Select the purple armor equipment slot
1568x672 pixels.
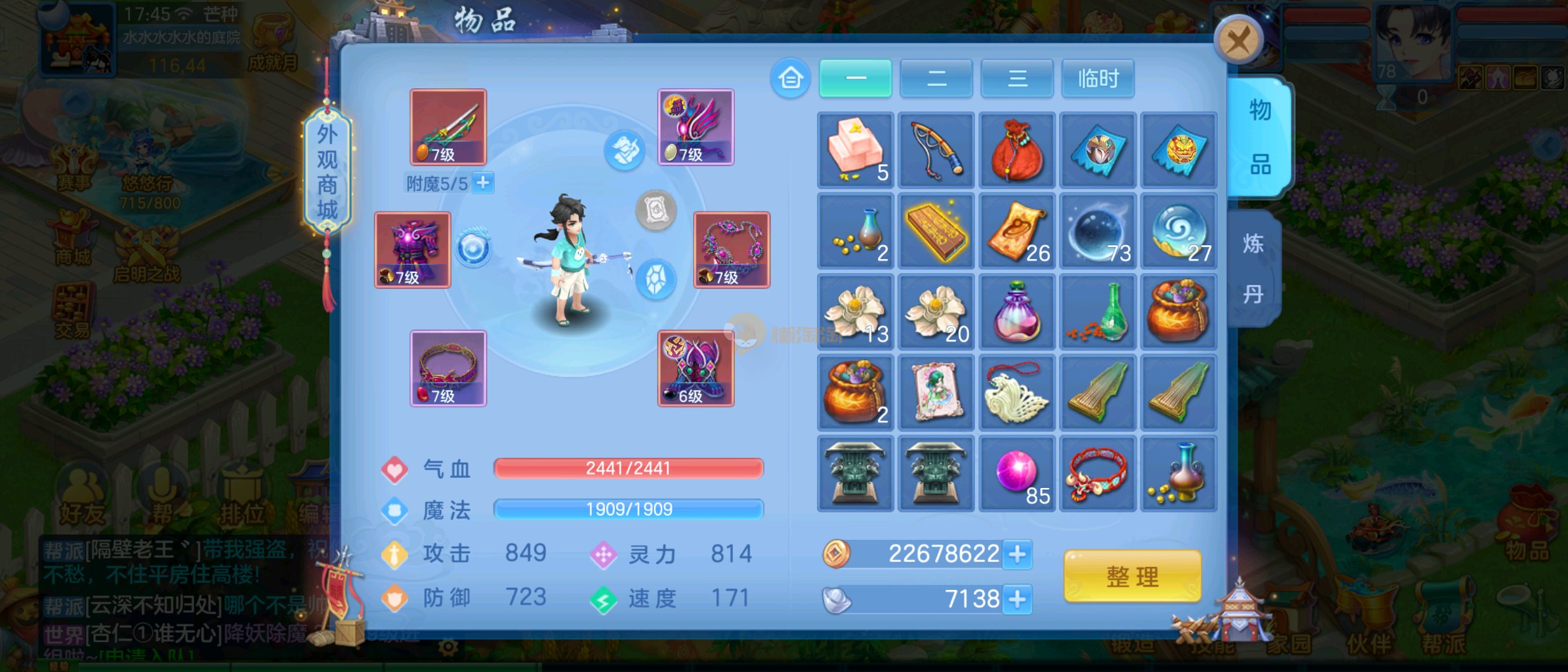click(x=412, y=250)
